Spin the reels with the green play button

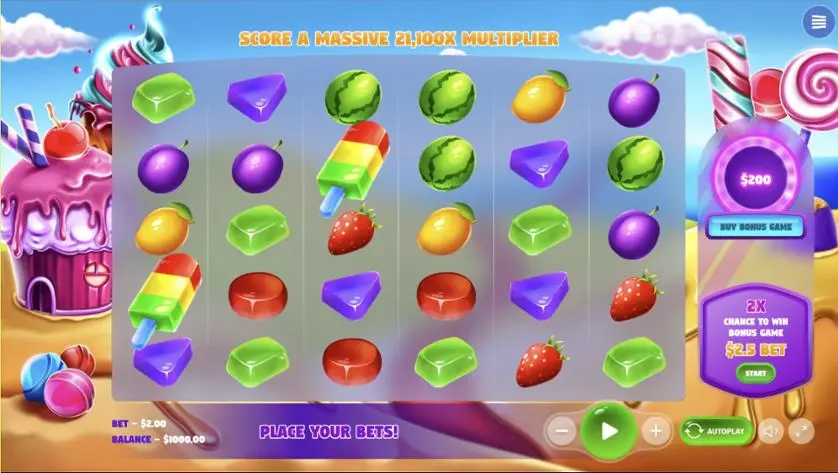click(608, 431)
